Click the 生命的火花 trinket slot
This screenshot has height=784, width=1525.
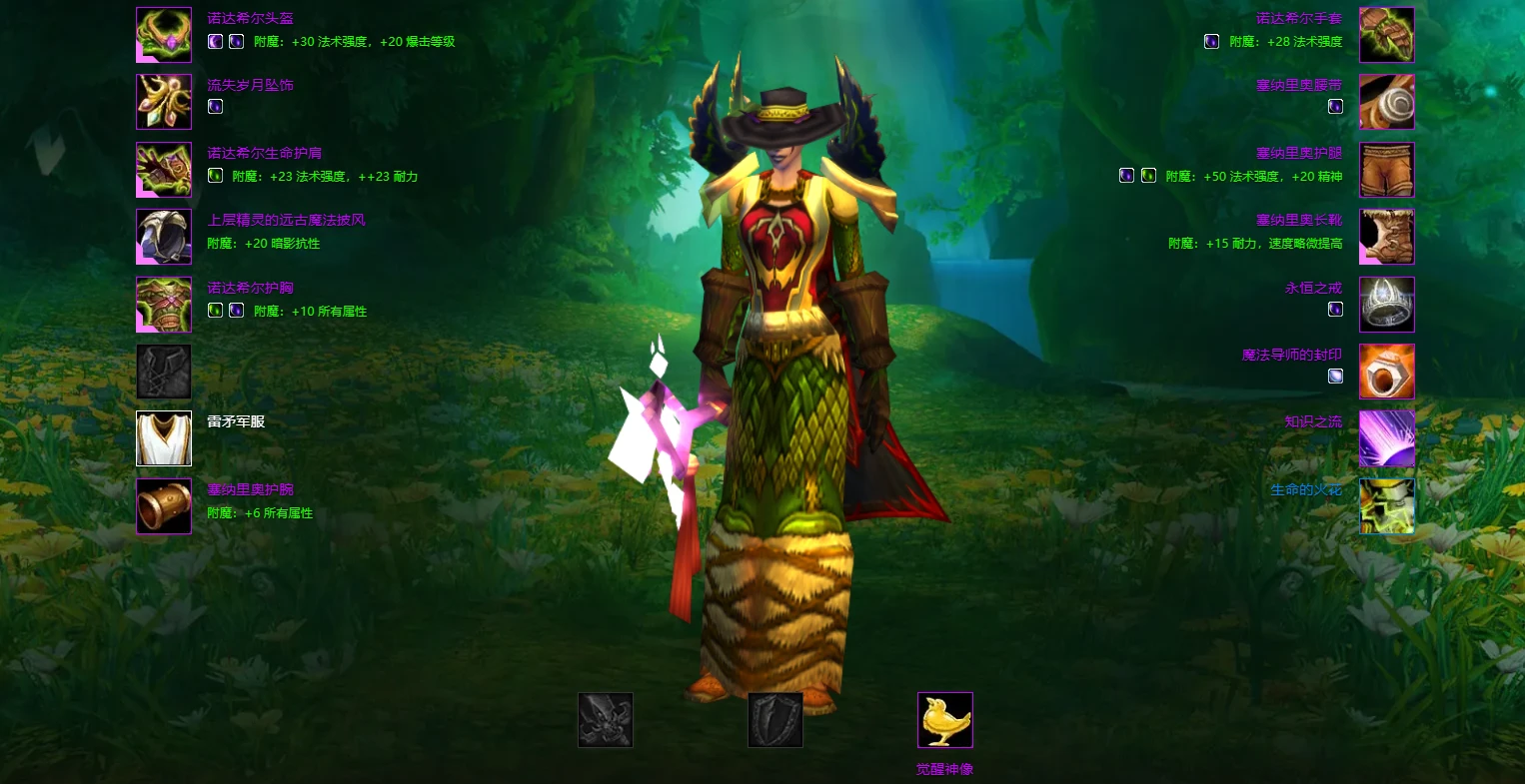pos(1386,506)
